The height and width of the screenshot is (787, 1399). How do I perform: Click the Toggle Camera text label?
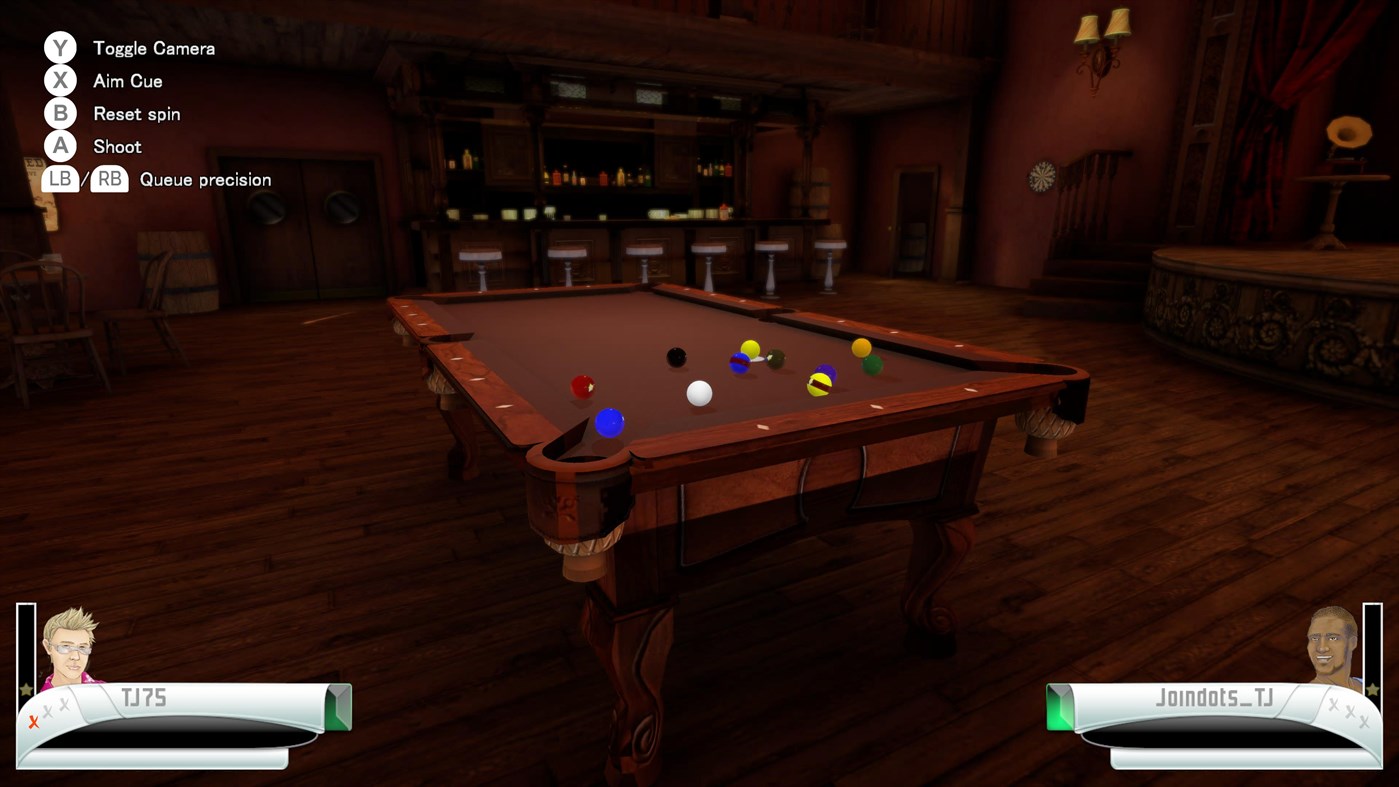[x=153, y=47]
